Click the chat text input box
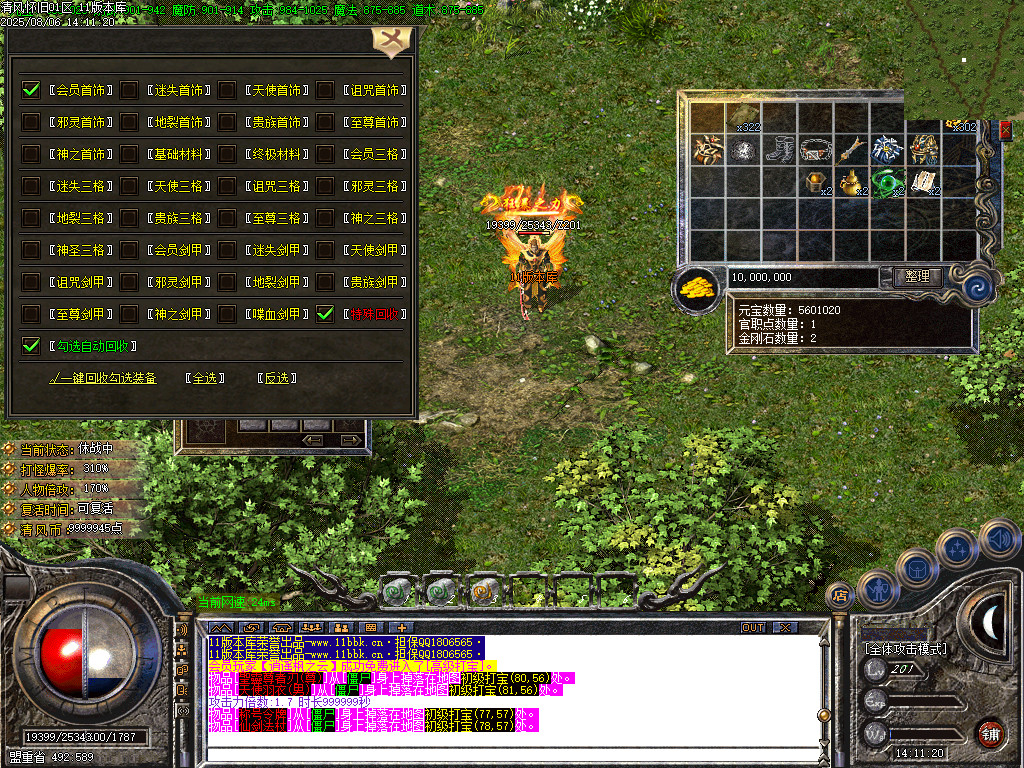Image resolution: width=1024 pixels, height=768 pixels. 500,750
